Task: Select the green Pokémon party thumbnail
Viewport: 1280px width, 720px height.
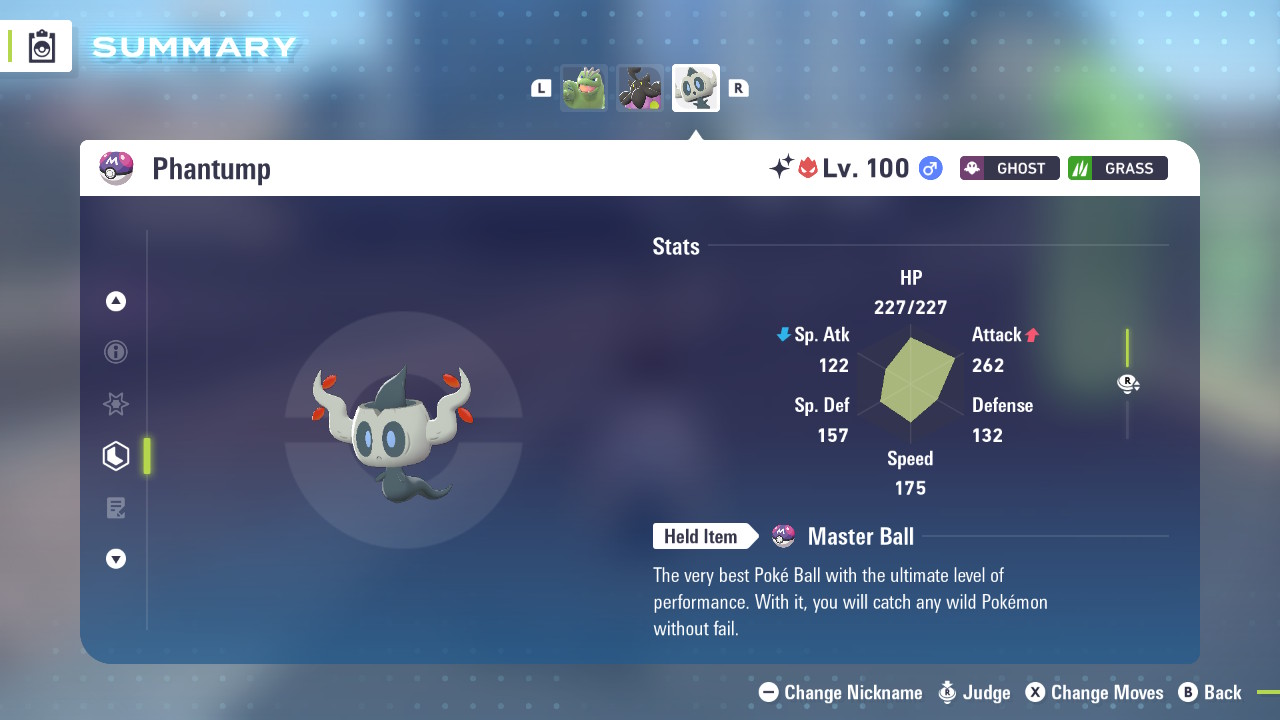Action: [x=584, y=88]
